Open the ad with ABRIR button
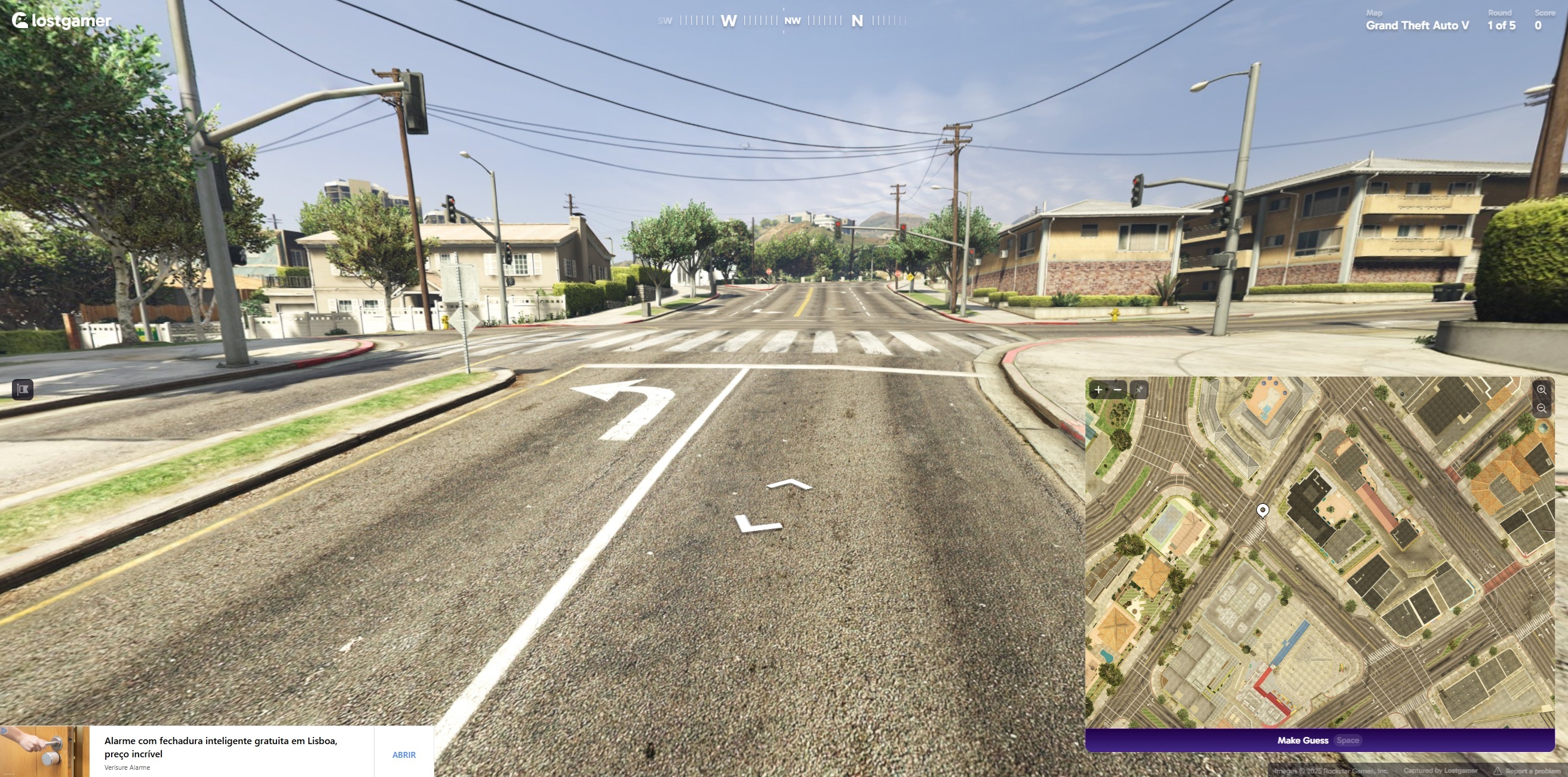Viewport: 1568px width, 777px height. coord(404,754)
